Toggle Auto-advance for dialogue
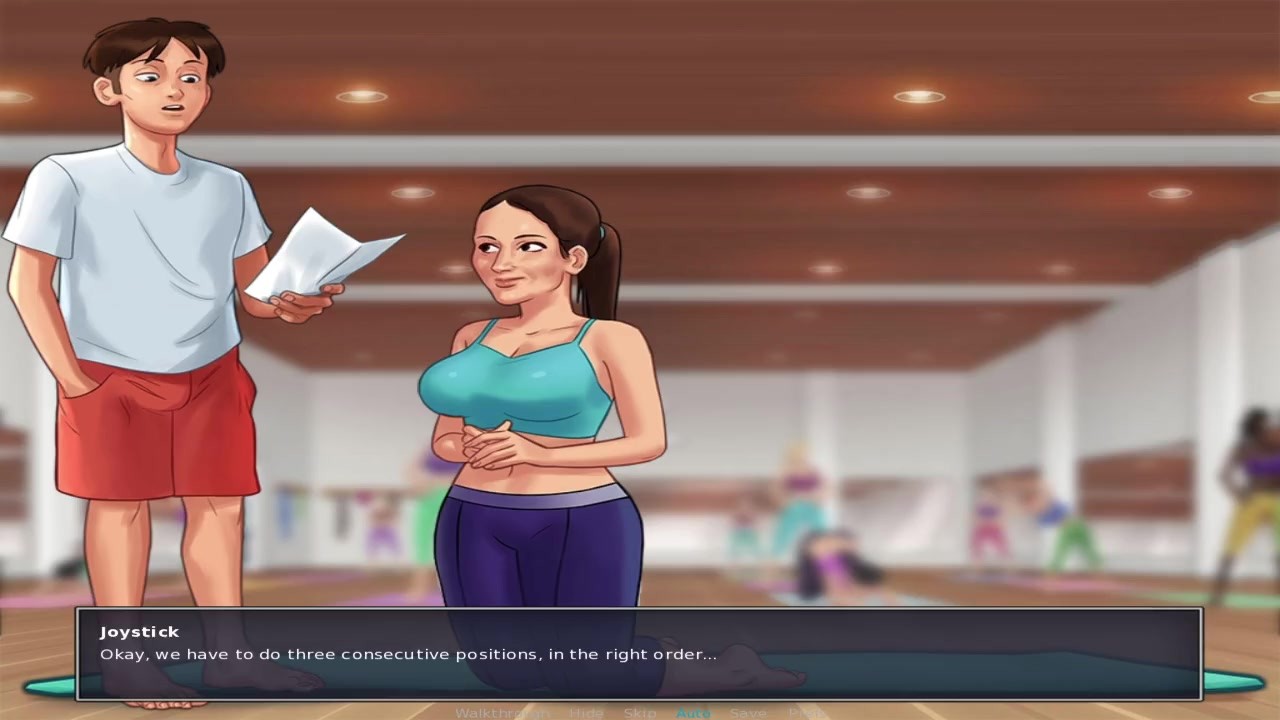 693,713
